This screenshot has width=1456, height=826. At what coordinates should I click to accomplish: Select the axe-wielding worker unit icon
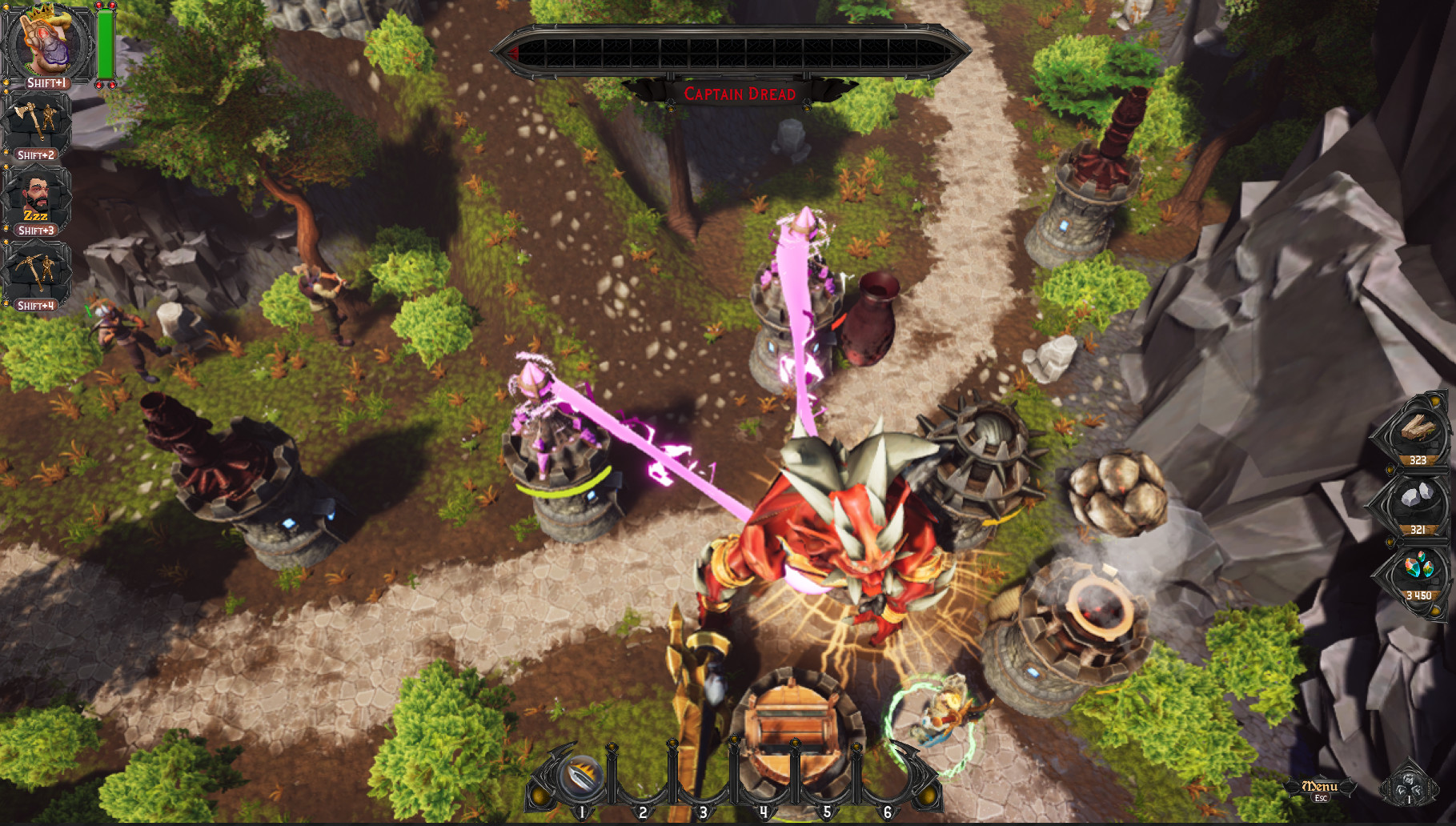pyautogui.click(x=38, y=120)
